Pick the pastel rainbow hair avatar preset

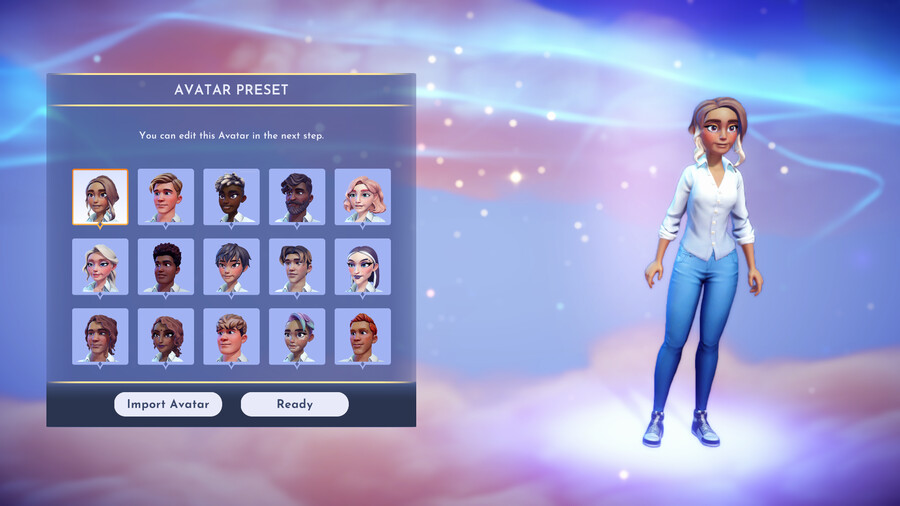(297, 337)
